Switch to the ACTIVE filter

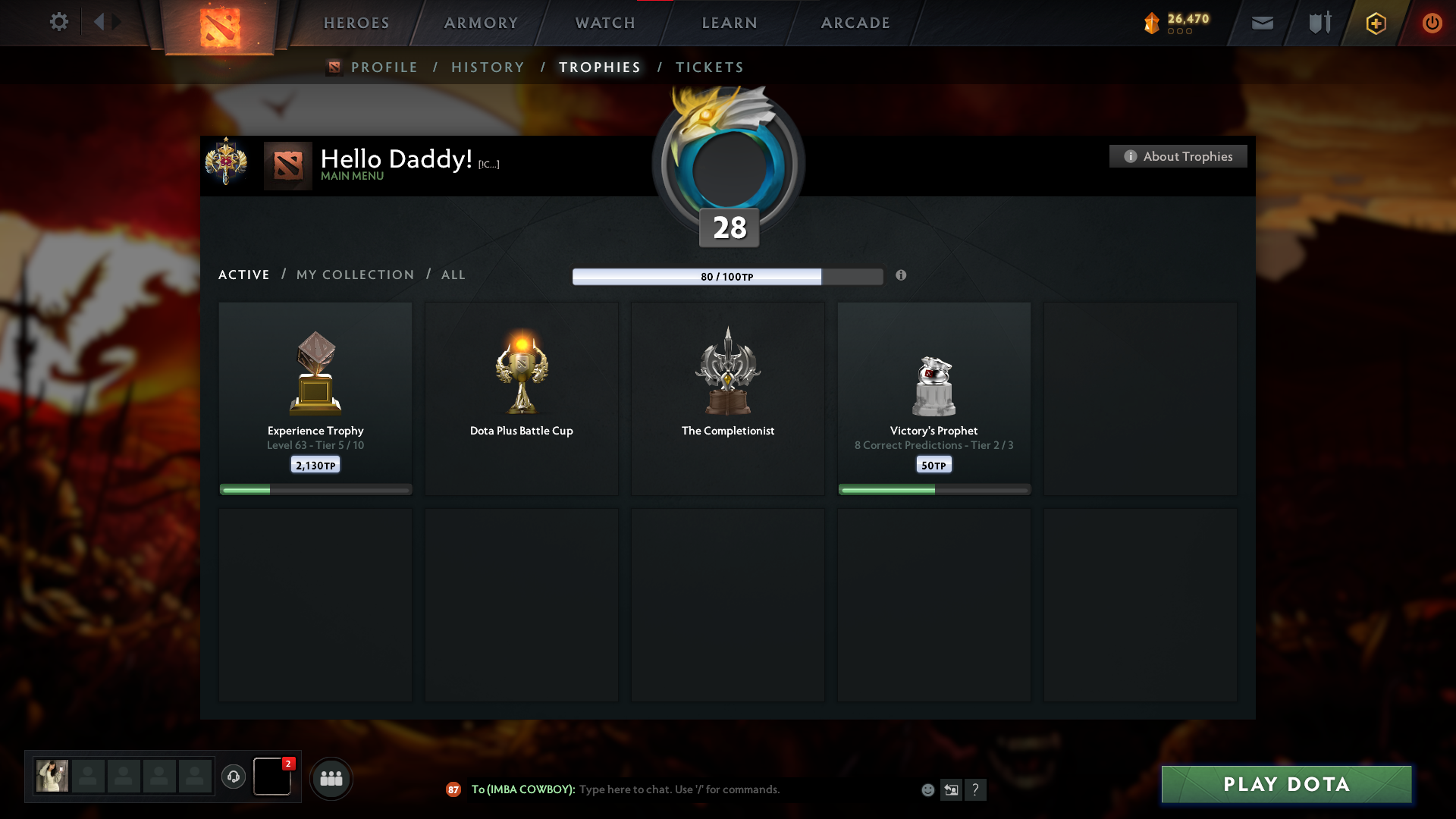click(x=243, y=275)
